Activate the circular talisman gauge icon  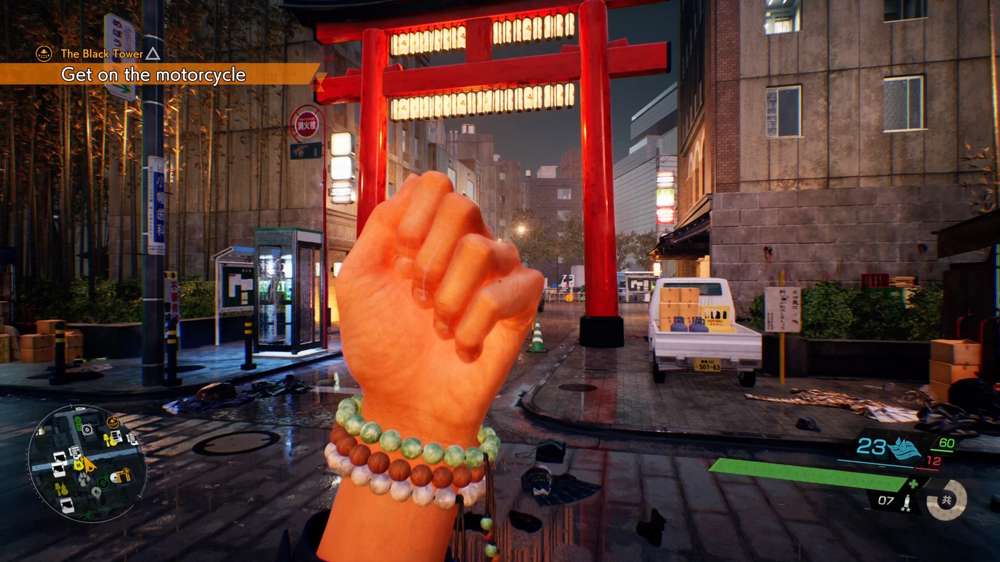pos(946,499)
